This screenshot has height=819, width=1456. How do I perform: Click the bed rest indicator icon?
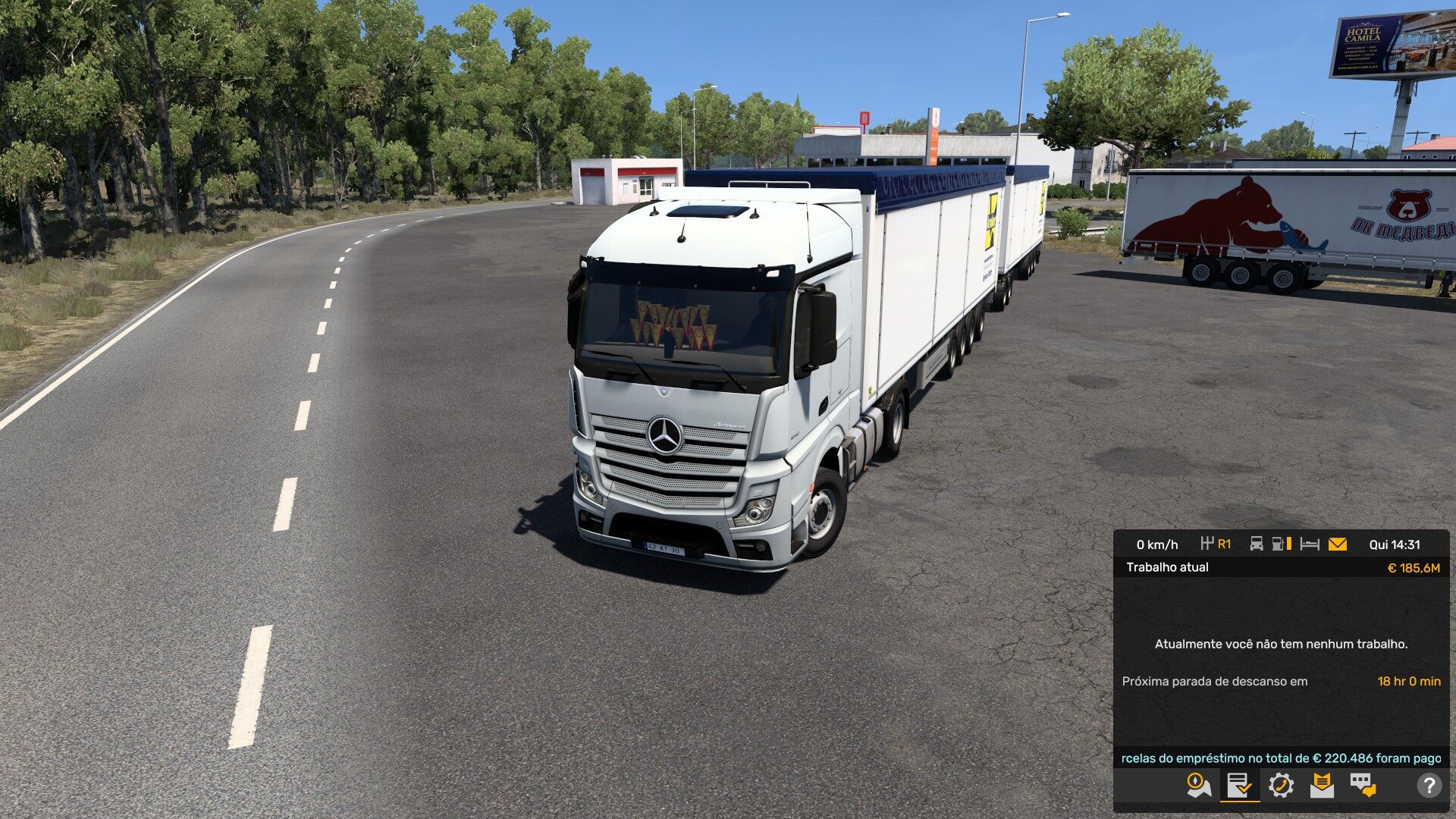[x=1310, y=544]
